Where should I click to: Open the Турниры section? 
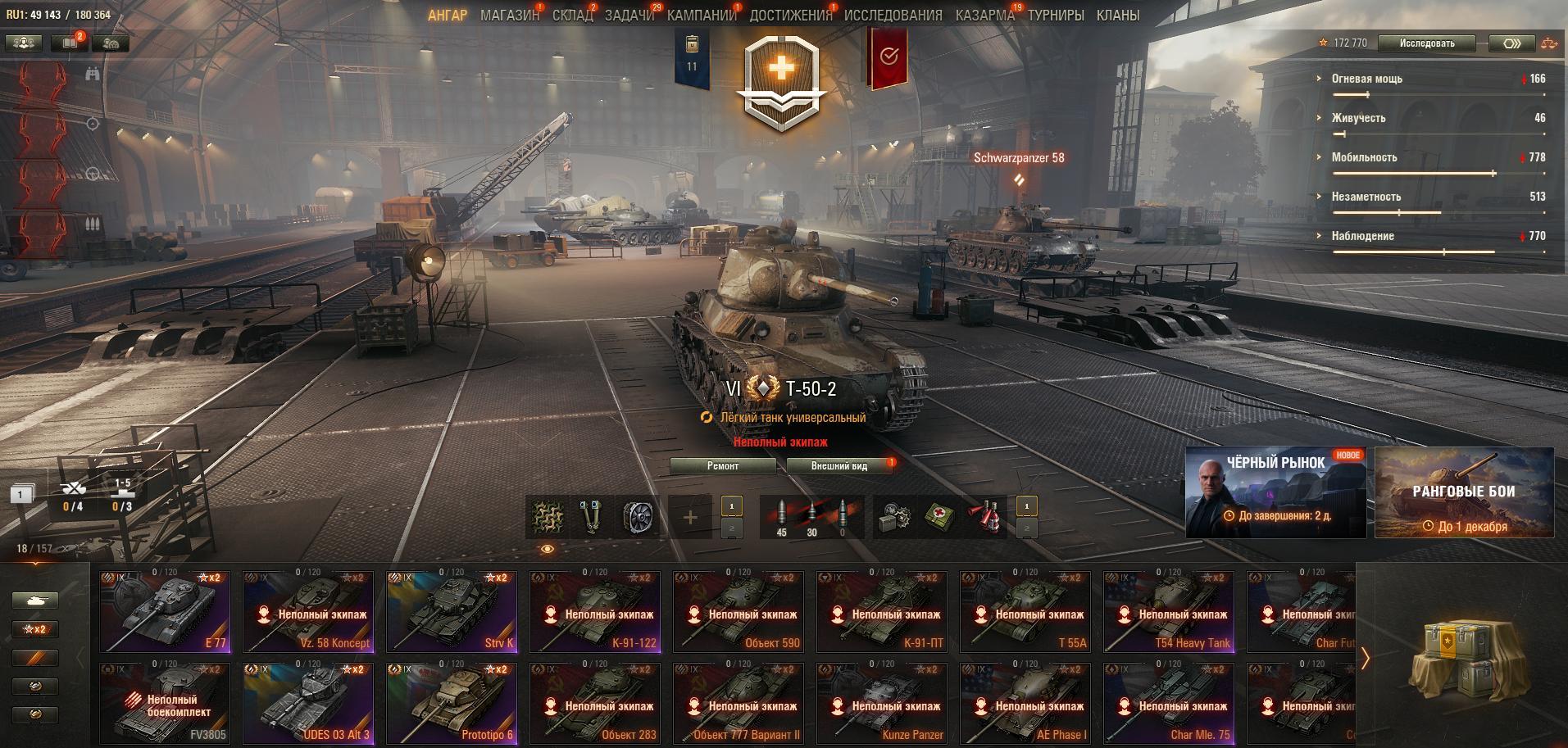pos(1055,15)
